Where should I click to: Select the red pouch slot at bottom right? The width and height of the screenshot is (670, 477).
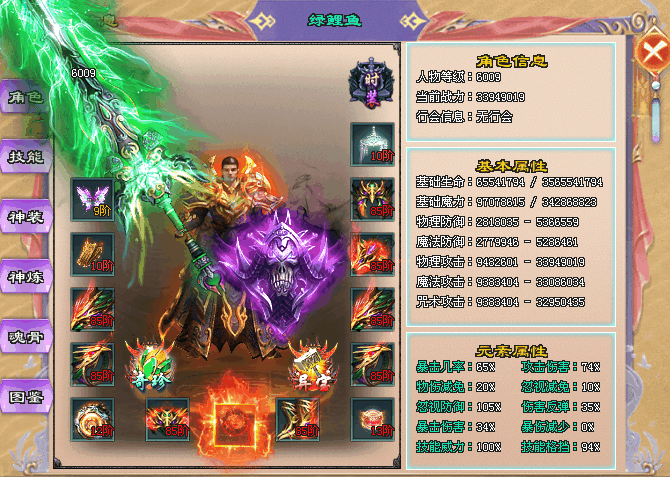click(x=372, y=418)
